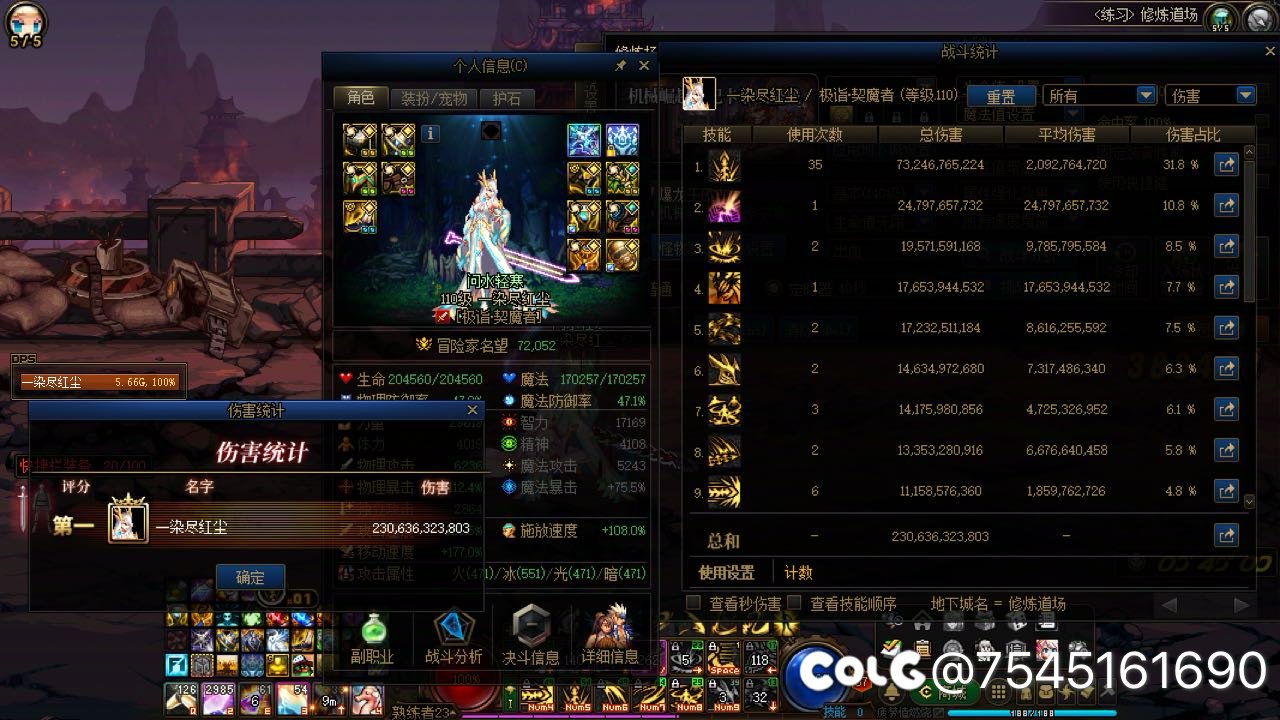The height and width of the screenshot is (720, 1280).
Task: Enable the 查看秒伤害 checkbox
Action: [x=690, y=602]
